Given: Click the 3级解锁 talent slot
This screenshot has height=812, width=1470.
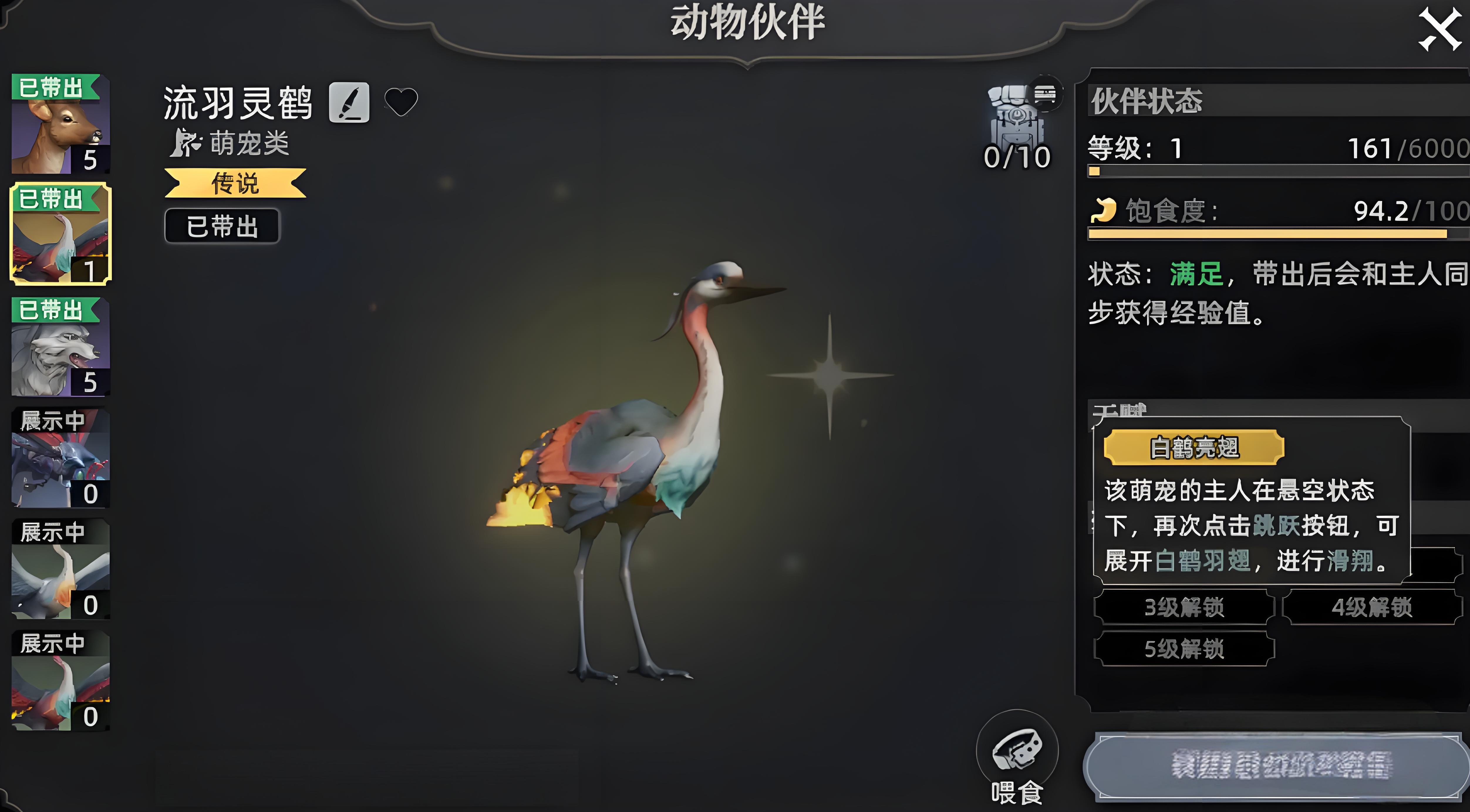Looking at the screenshot, I should click(x=1184, y=607).
